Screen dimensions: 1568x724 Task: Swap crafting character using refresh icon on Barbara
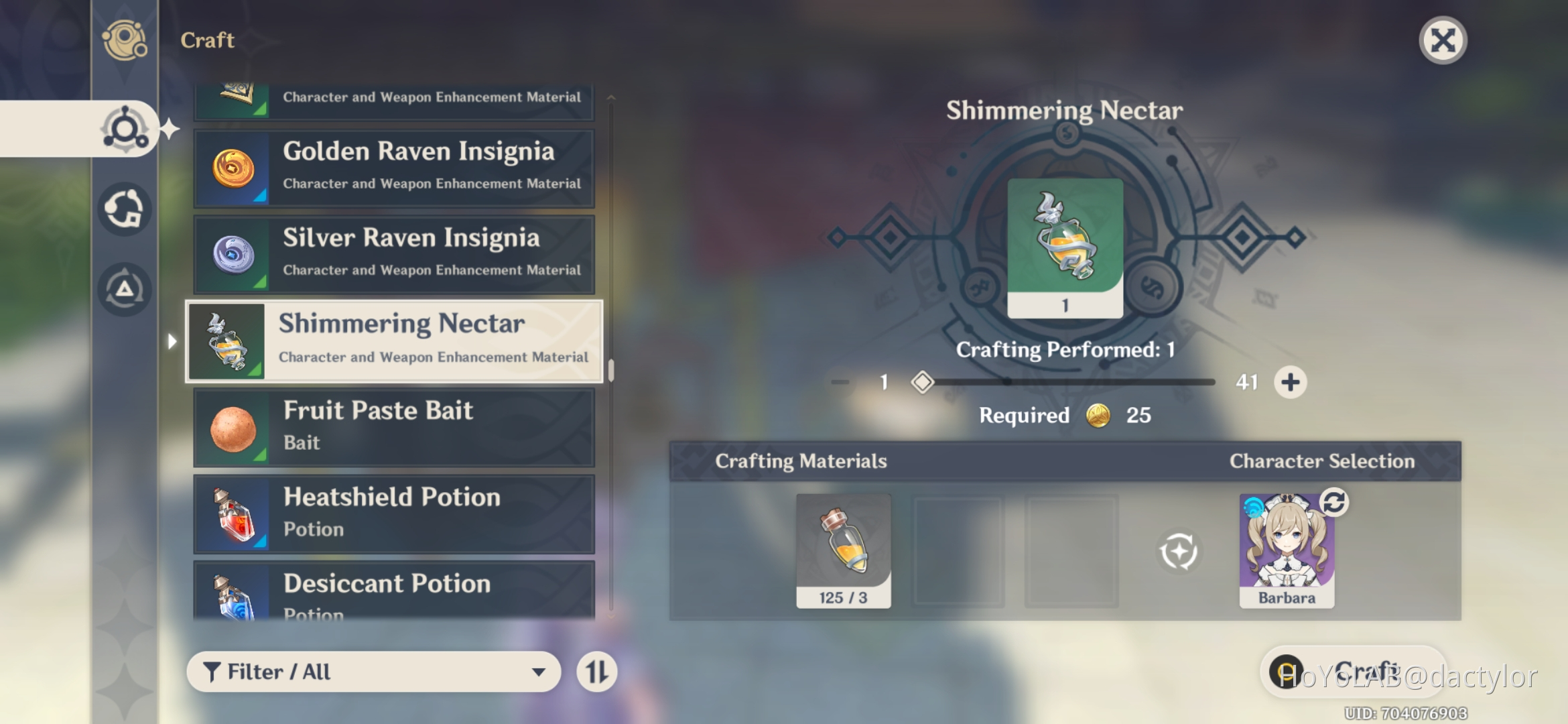(1335, 505)
